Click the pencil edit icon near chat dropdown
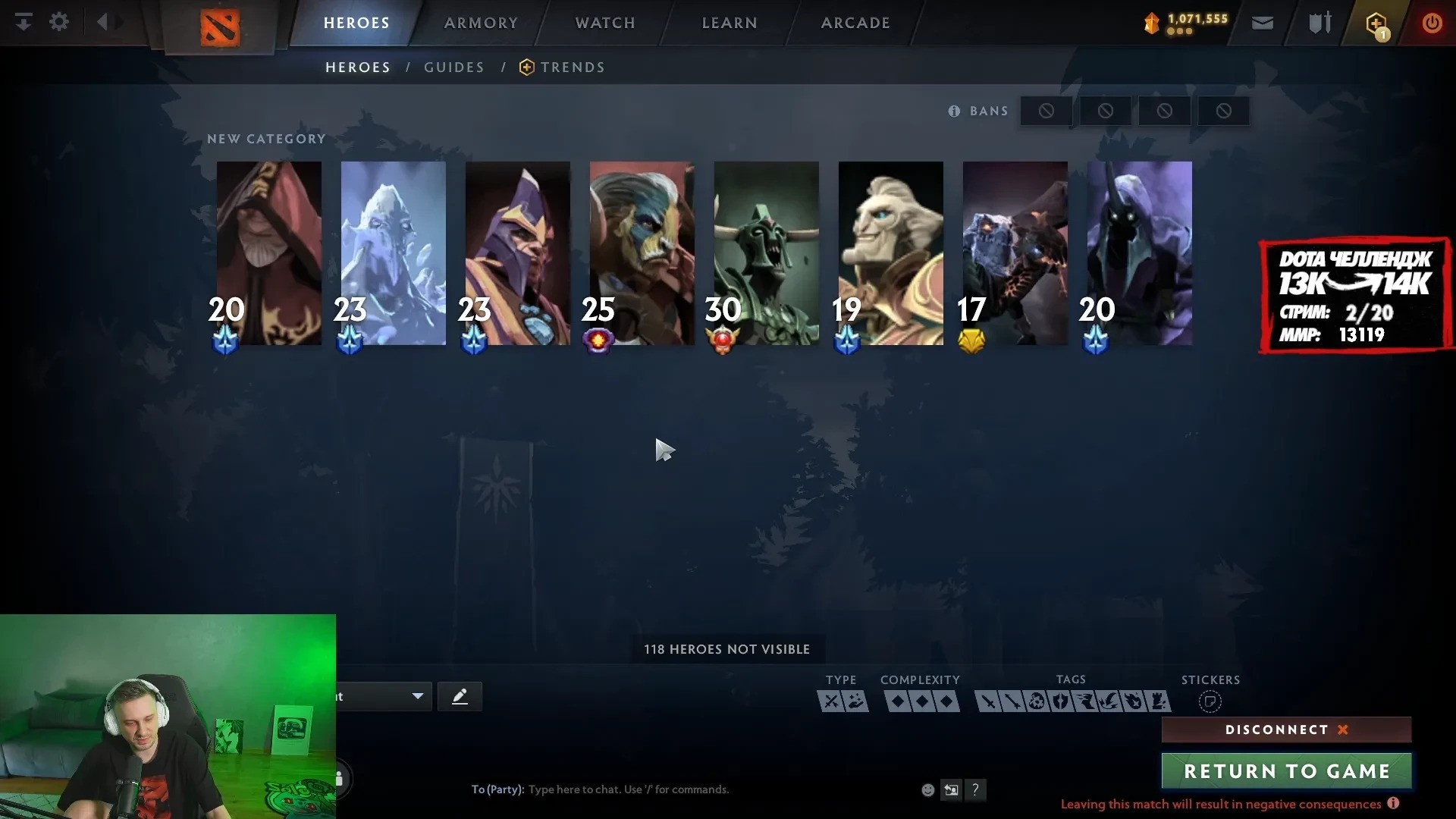The image size is (1456, 819). click(x=460, y=695)
